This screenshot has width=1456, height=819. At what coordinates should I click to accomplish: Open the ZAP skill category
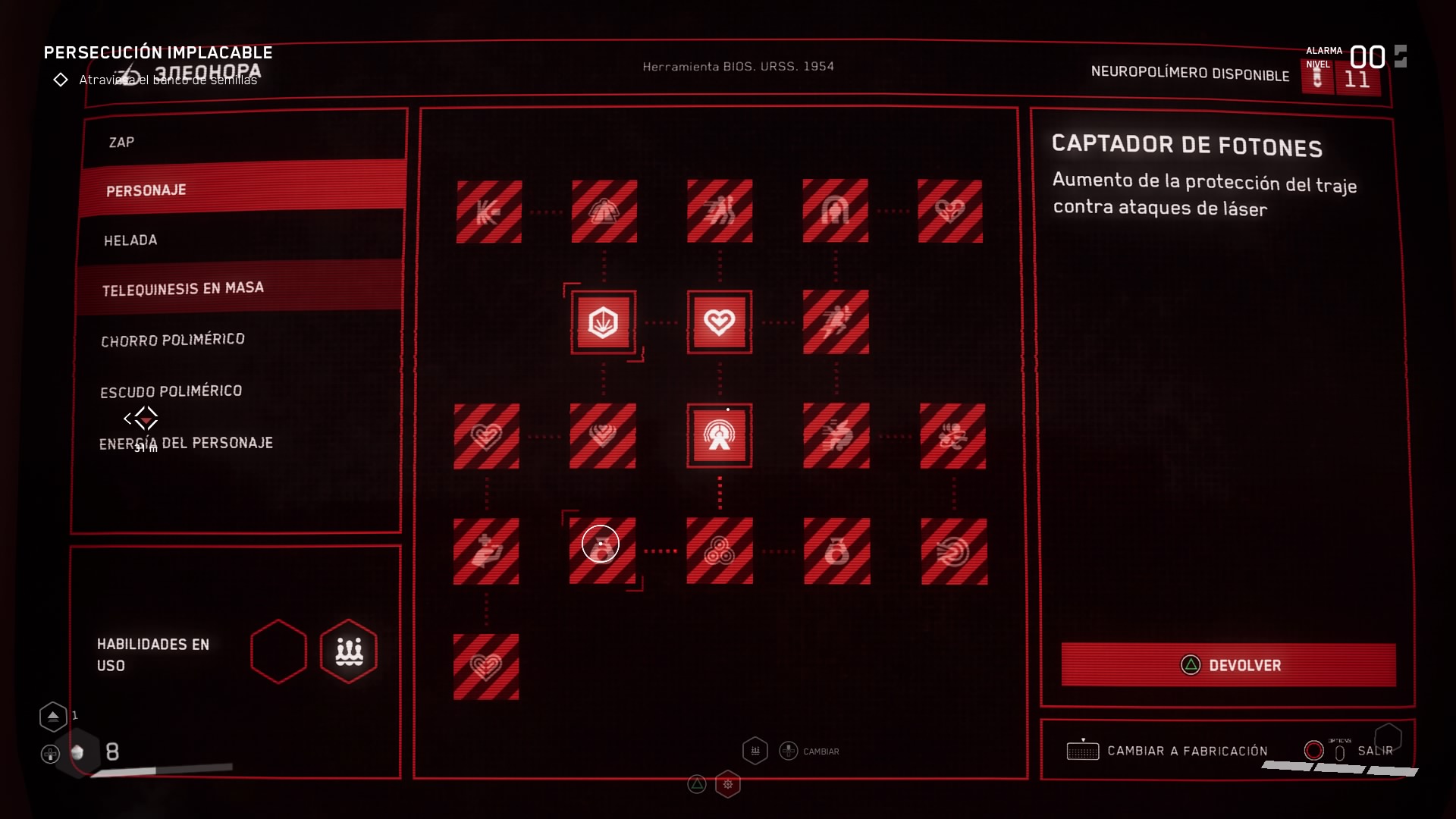[122, 143]
